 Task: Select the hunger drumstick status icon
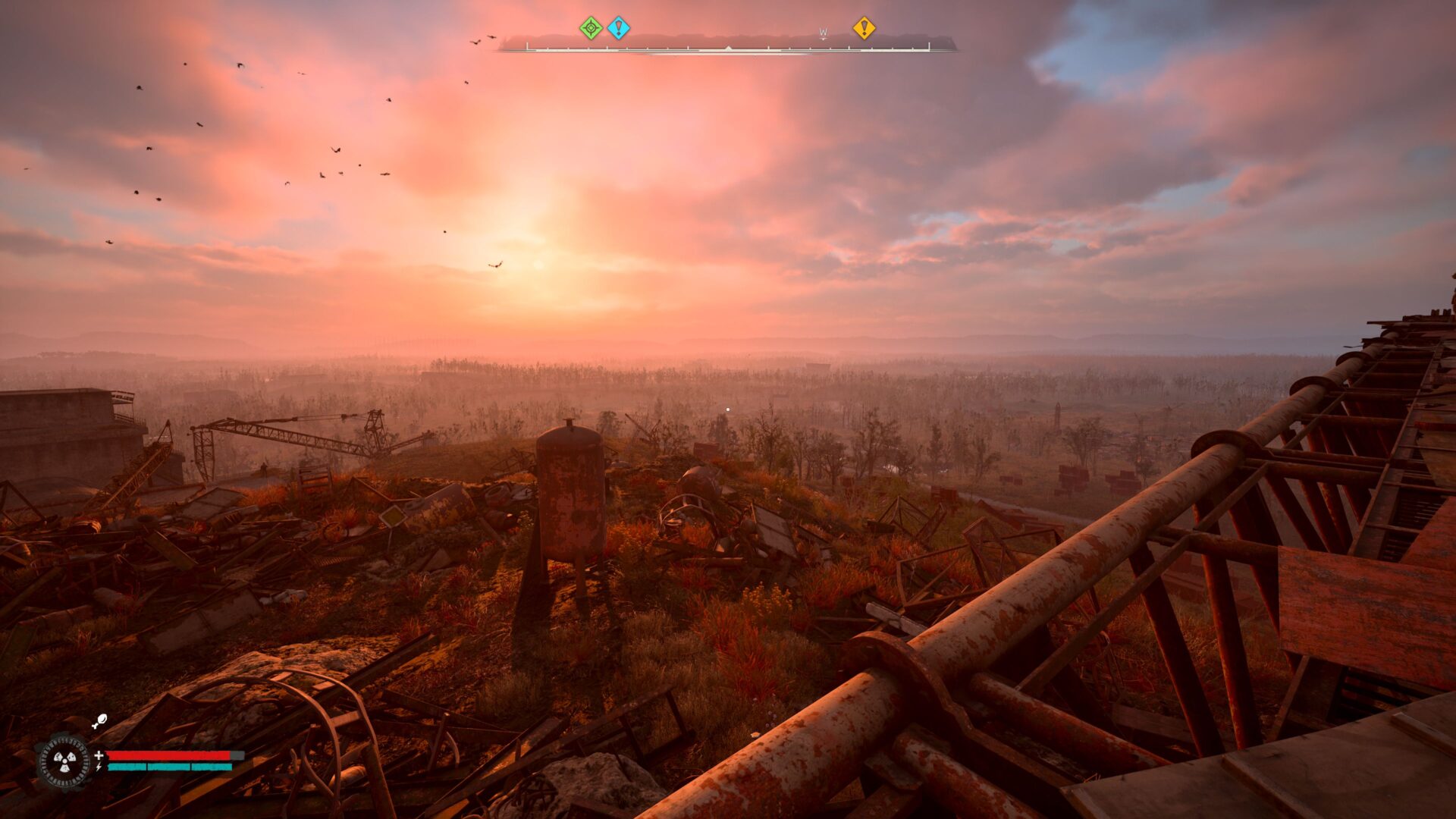click(x=99, y=721)
